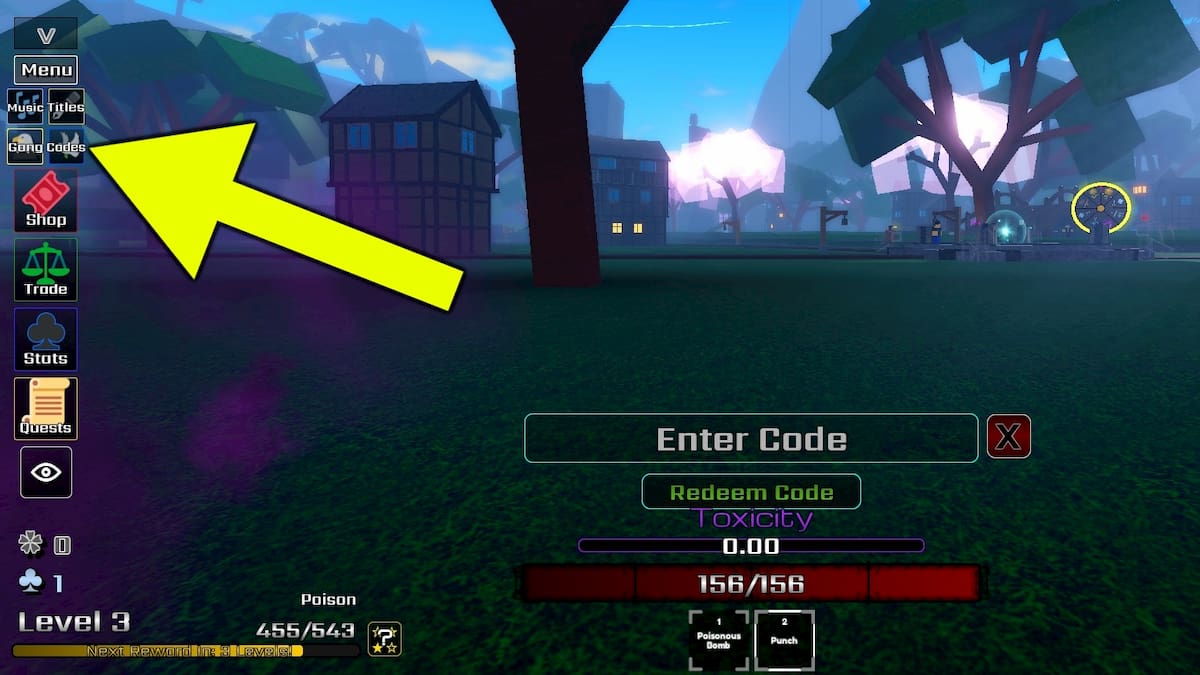Click the question mark stars icon
The width and height of the screenshot is (1200, 675).
(x=384, y=637)
